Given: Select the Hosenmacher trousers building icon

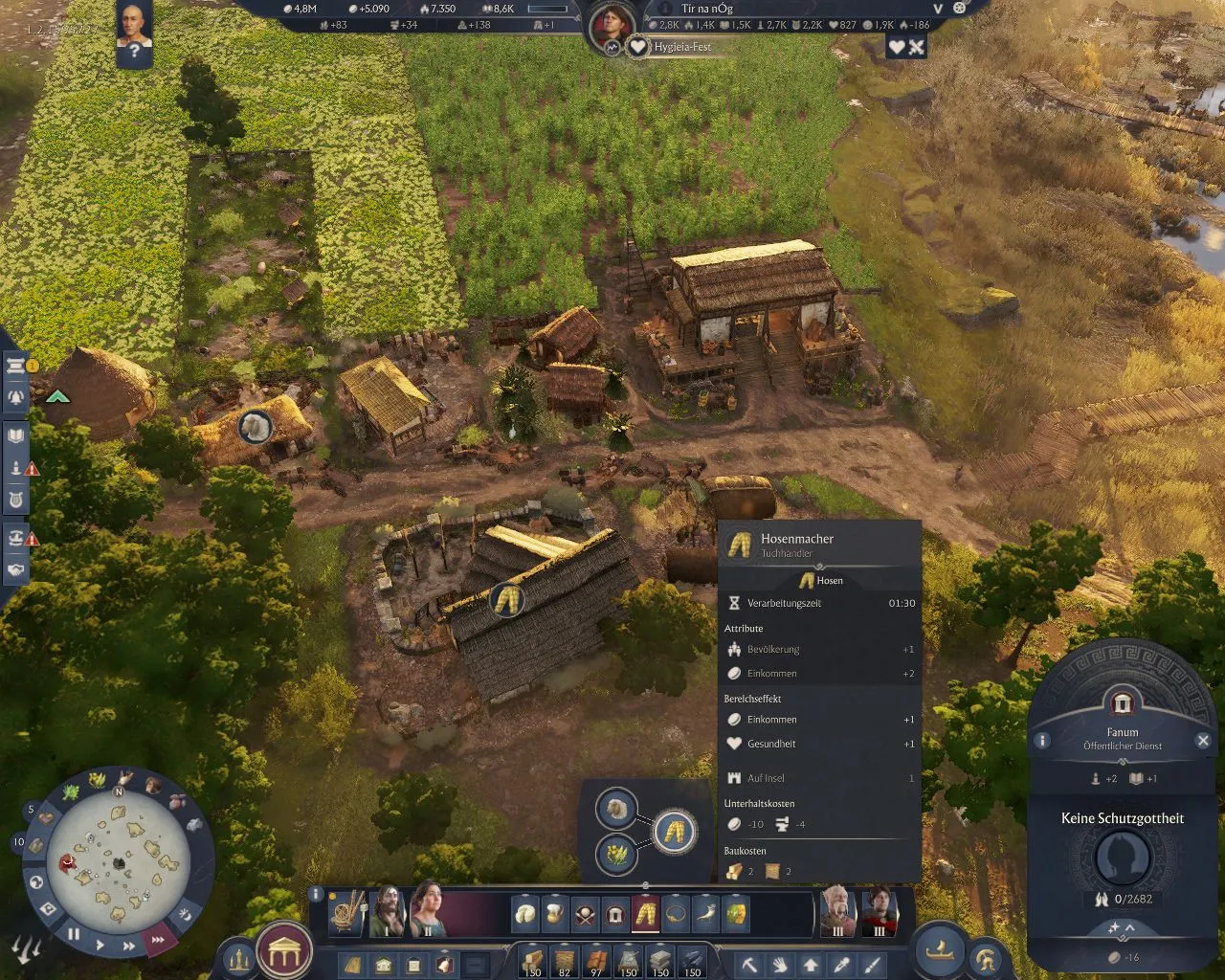Looking at the screenshot, I should (x=646, y=914).
